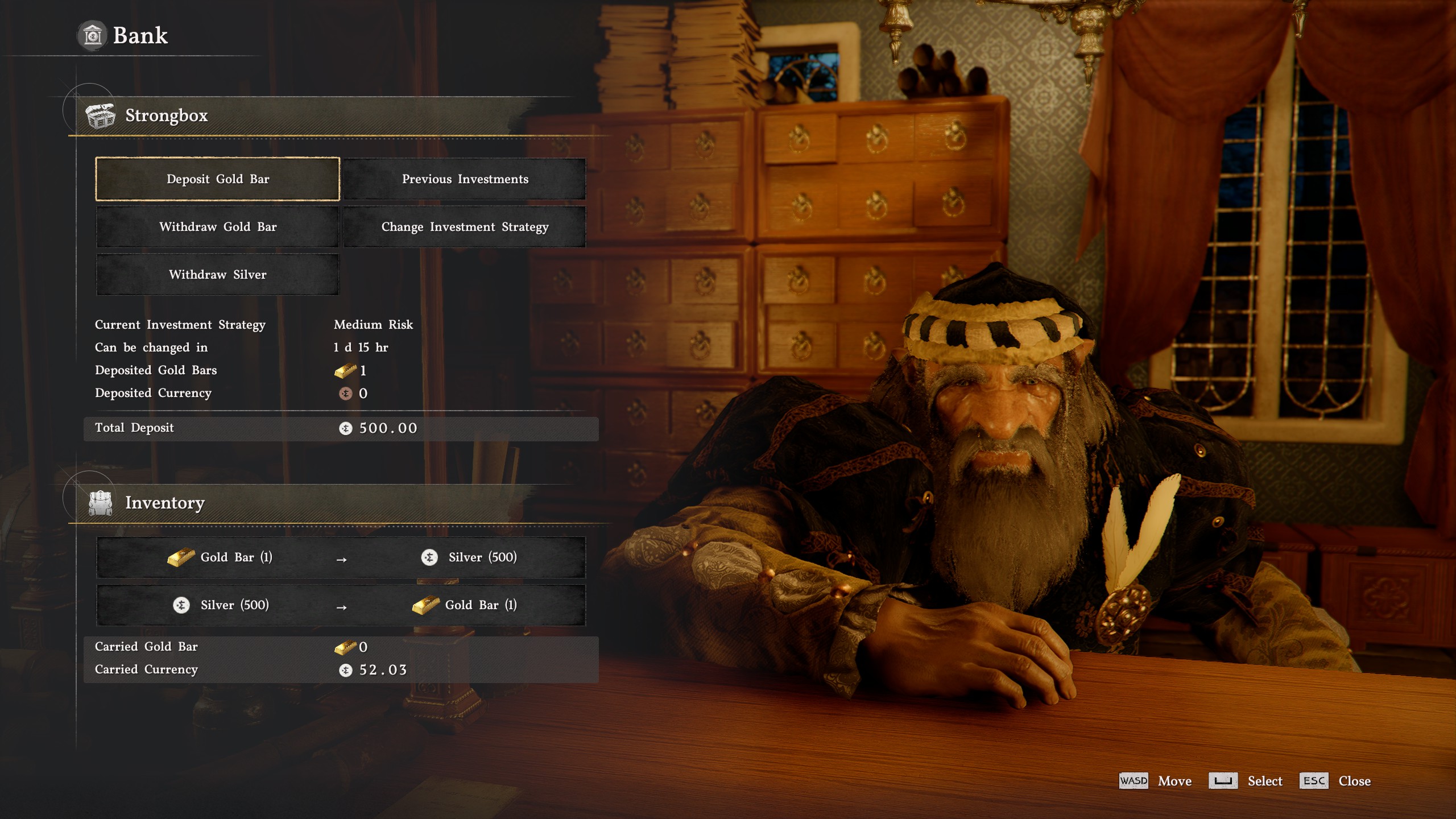1456x819 pixels.
Task: Choose Withdraw Gold Bar
Action: coord(217,227)
